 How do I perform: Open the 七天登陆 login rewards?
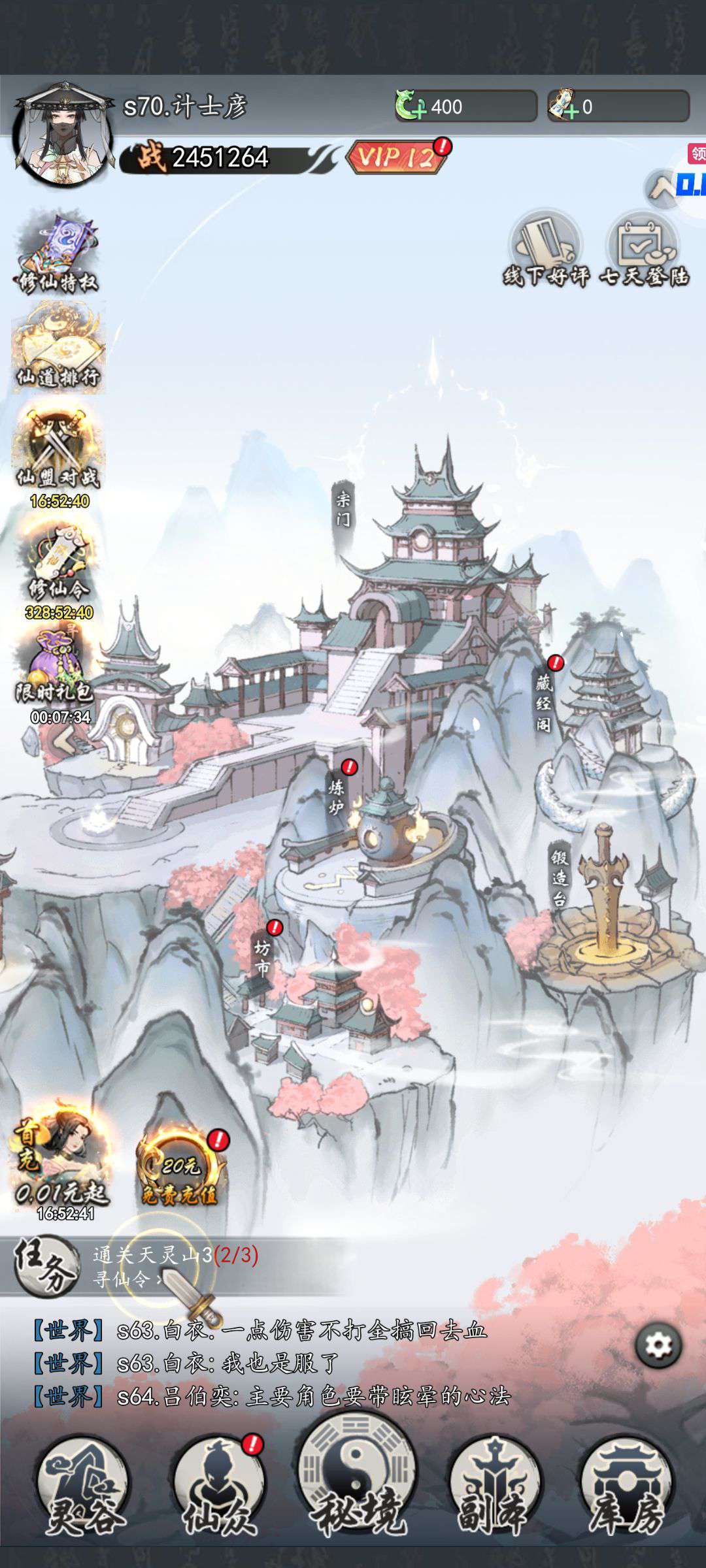645,250
